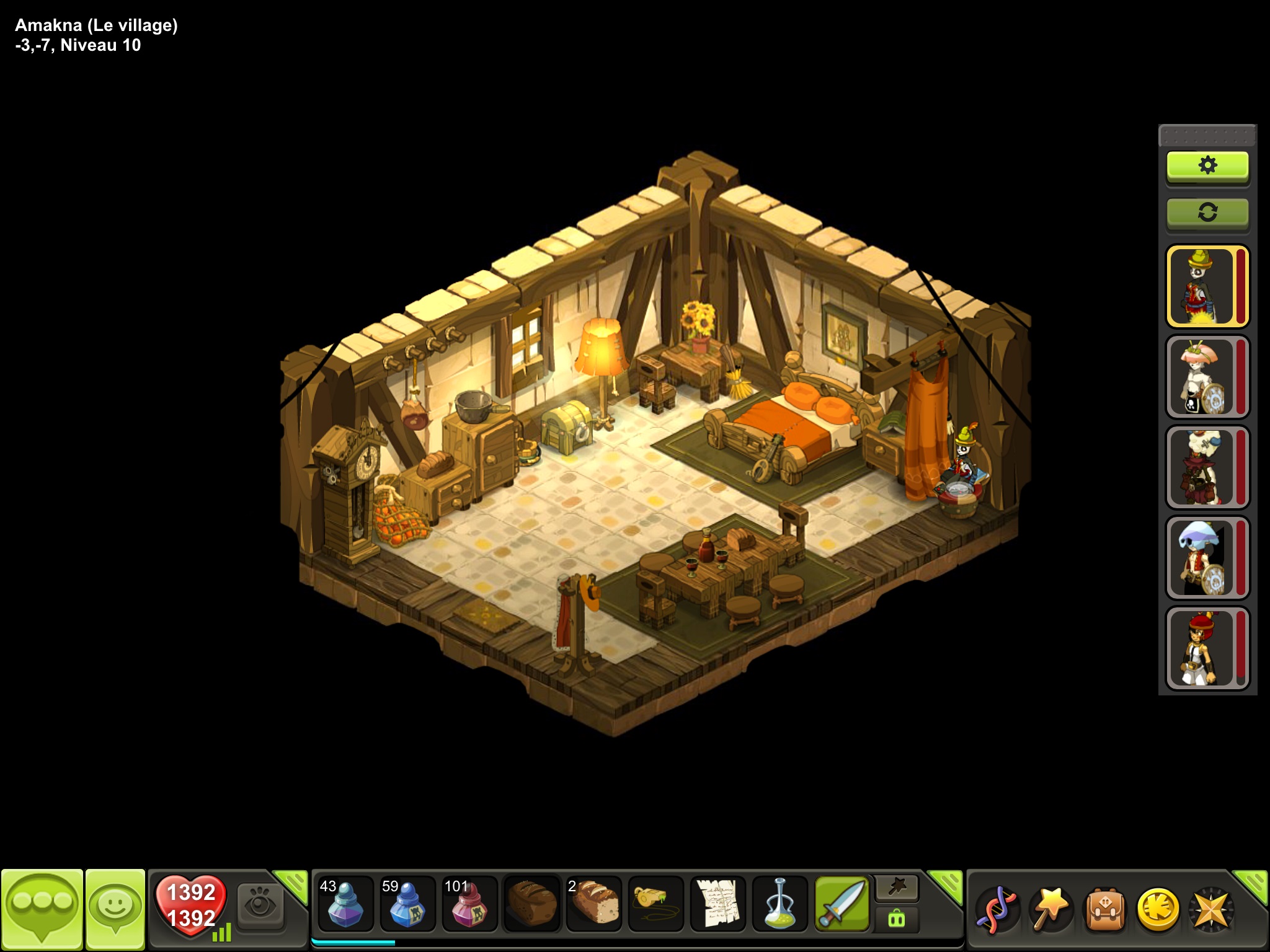Viewport: 1270px width, 952px height.
Task: Select the green flask item slot
Action: point(779,904)
